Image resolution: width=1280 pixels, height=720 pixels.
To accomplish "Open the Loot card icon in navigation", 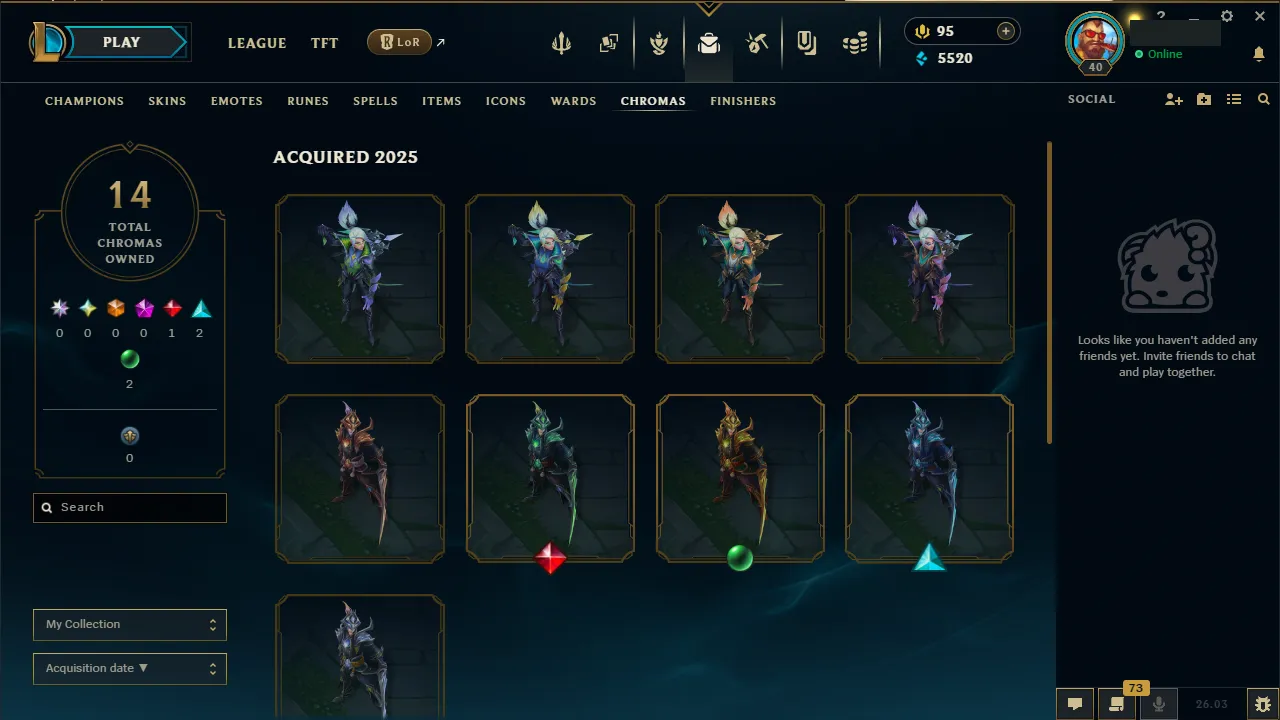I will [x=609, y=42].
